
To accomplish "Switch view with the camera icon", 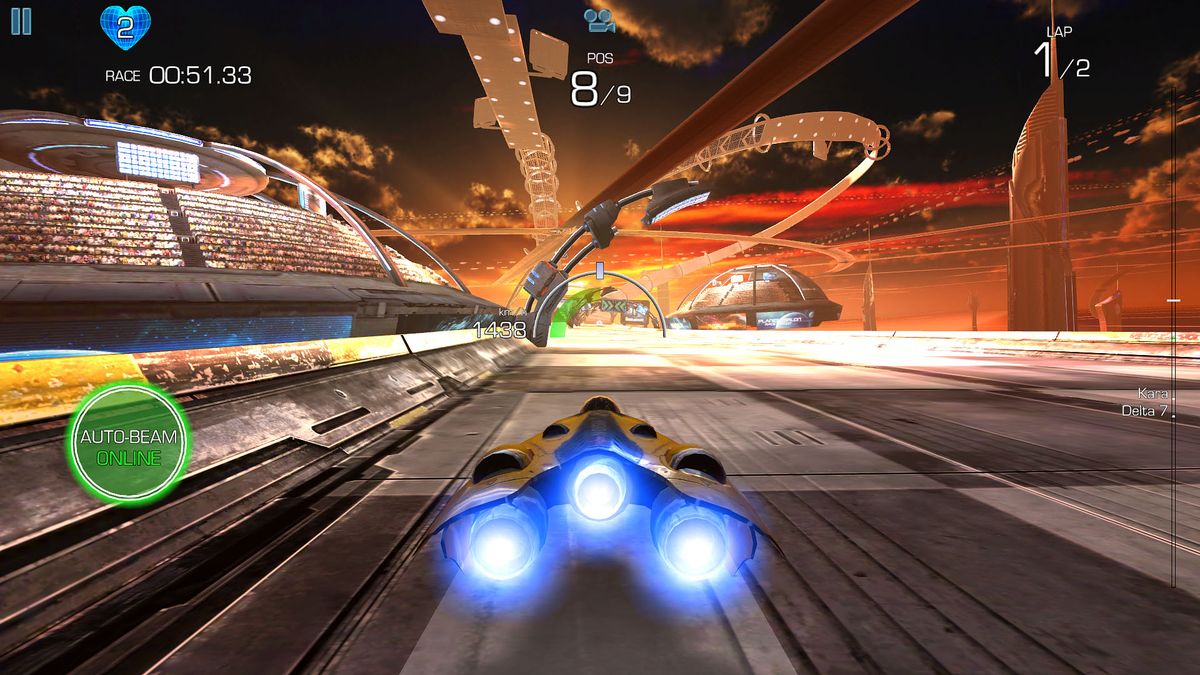I will coord(599,20).
